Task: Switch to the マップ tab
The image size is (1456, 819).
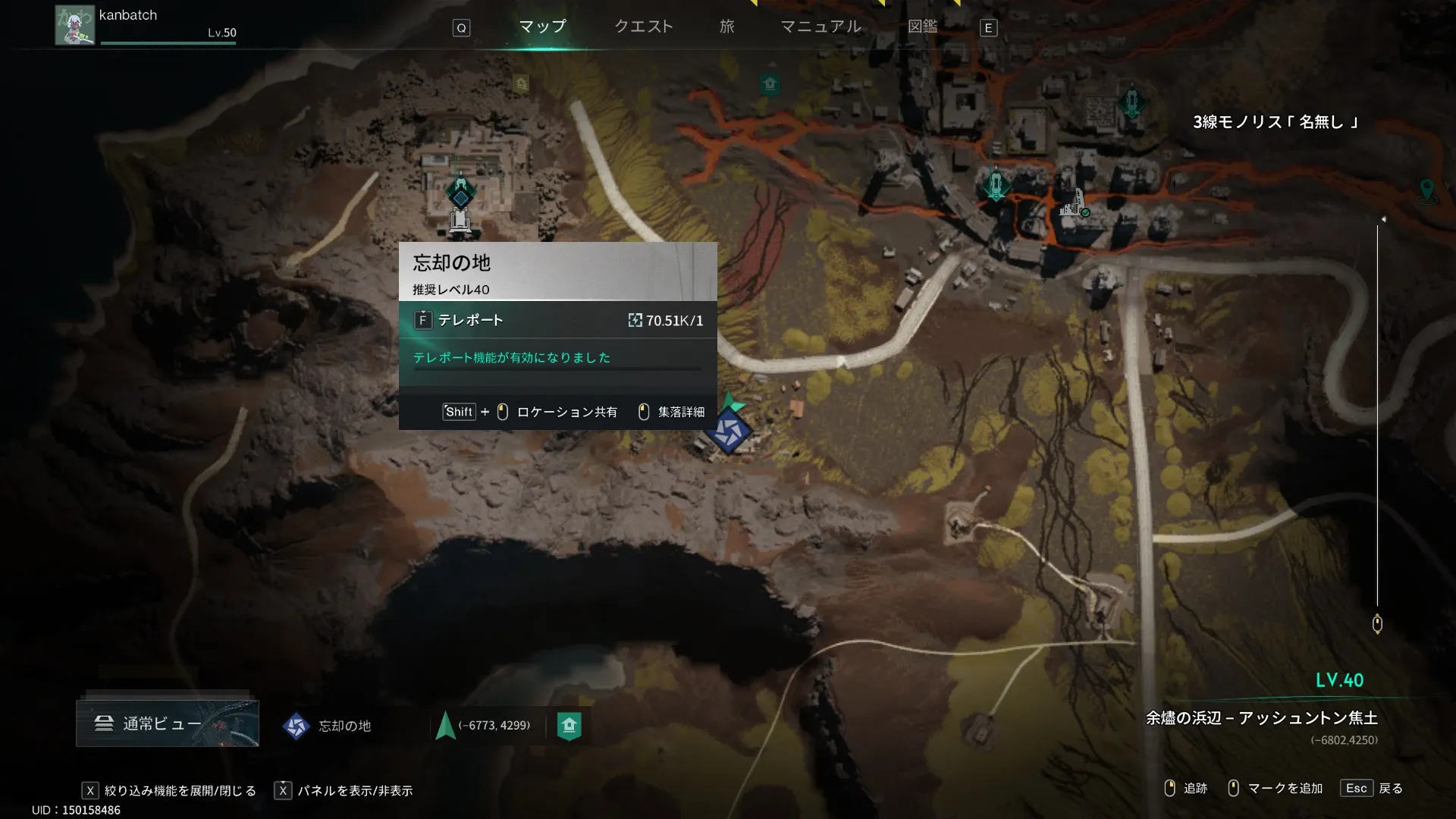Action: 542,27
